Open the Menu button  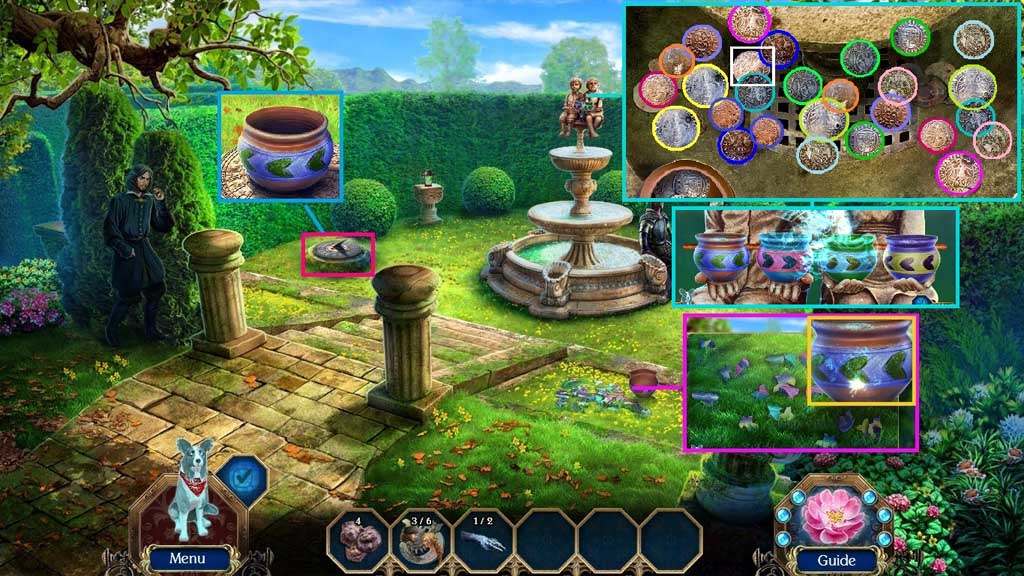tap(187, 559)
